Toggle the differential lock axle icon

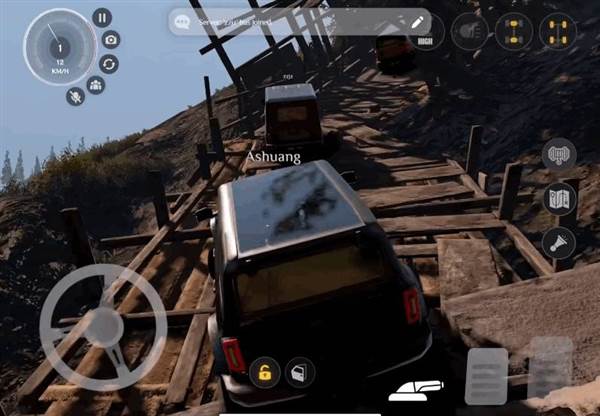(x=557, y=31)
